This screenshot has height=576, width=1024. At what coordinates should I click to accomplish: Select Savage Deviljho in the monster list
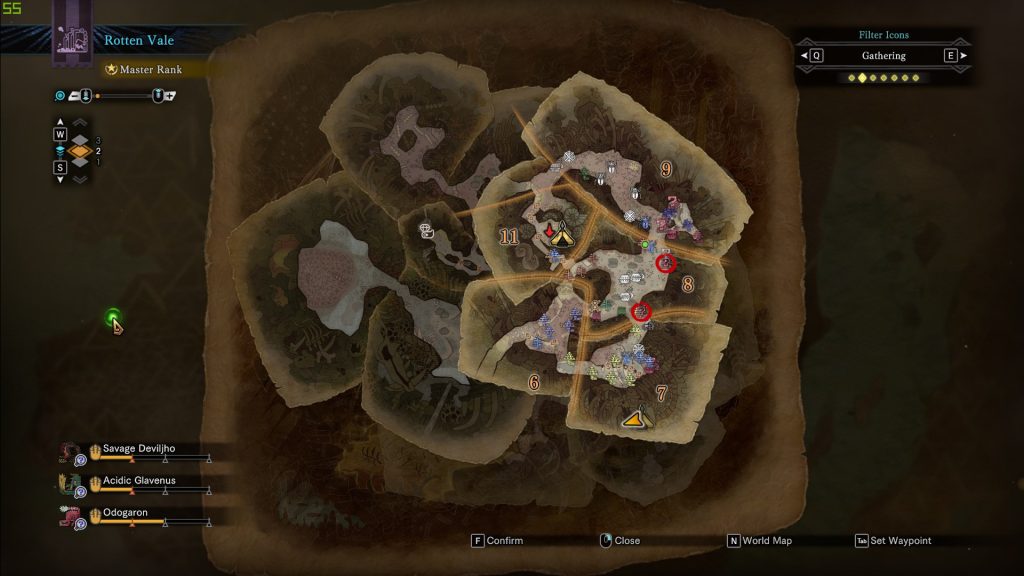pyautogui.click(x=138, y=449)
